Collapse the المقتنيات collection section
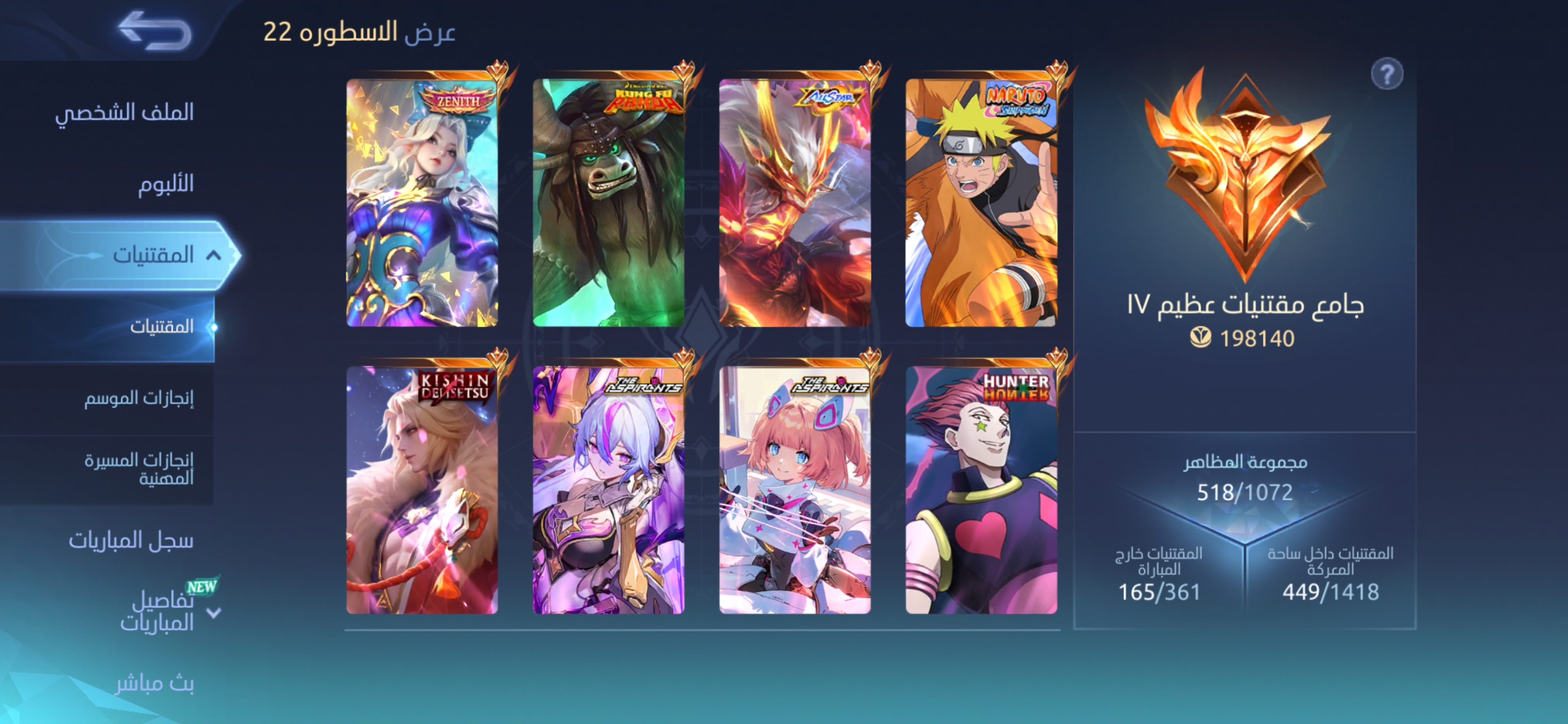Screen dimensions: 1568x724 (x=214, y=255)
